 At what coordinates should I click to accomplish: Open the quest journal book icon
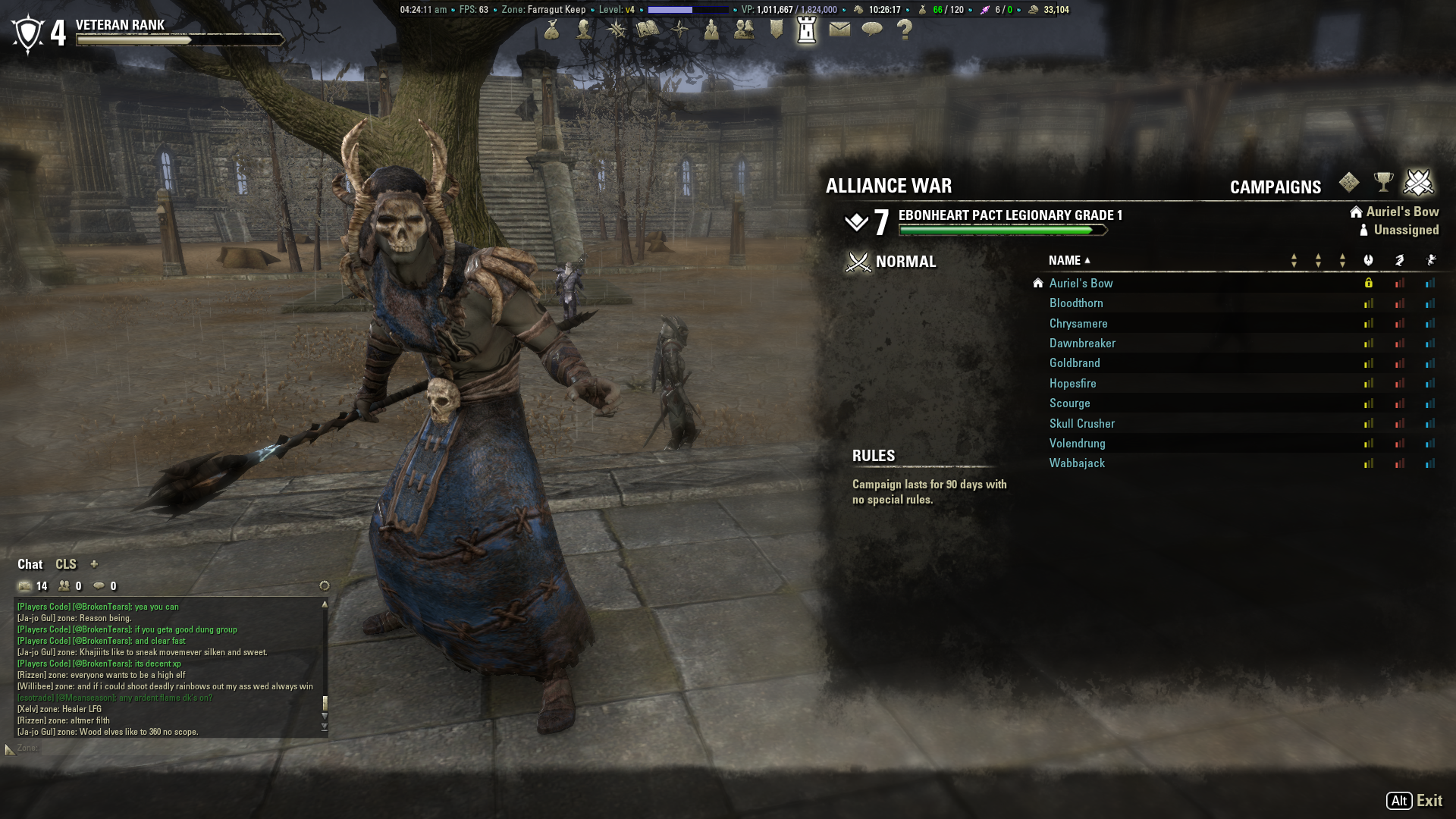648,30
